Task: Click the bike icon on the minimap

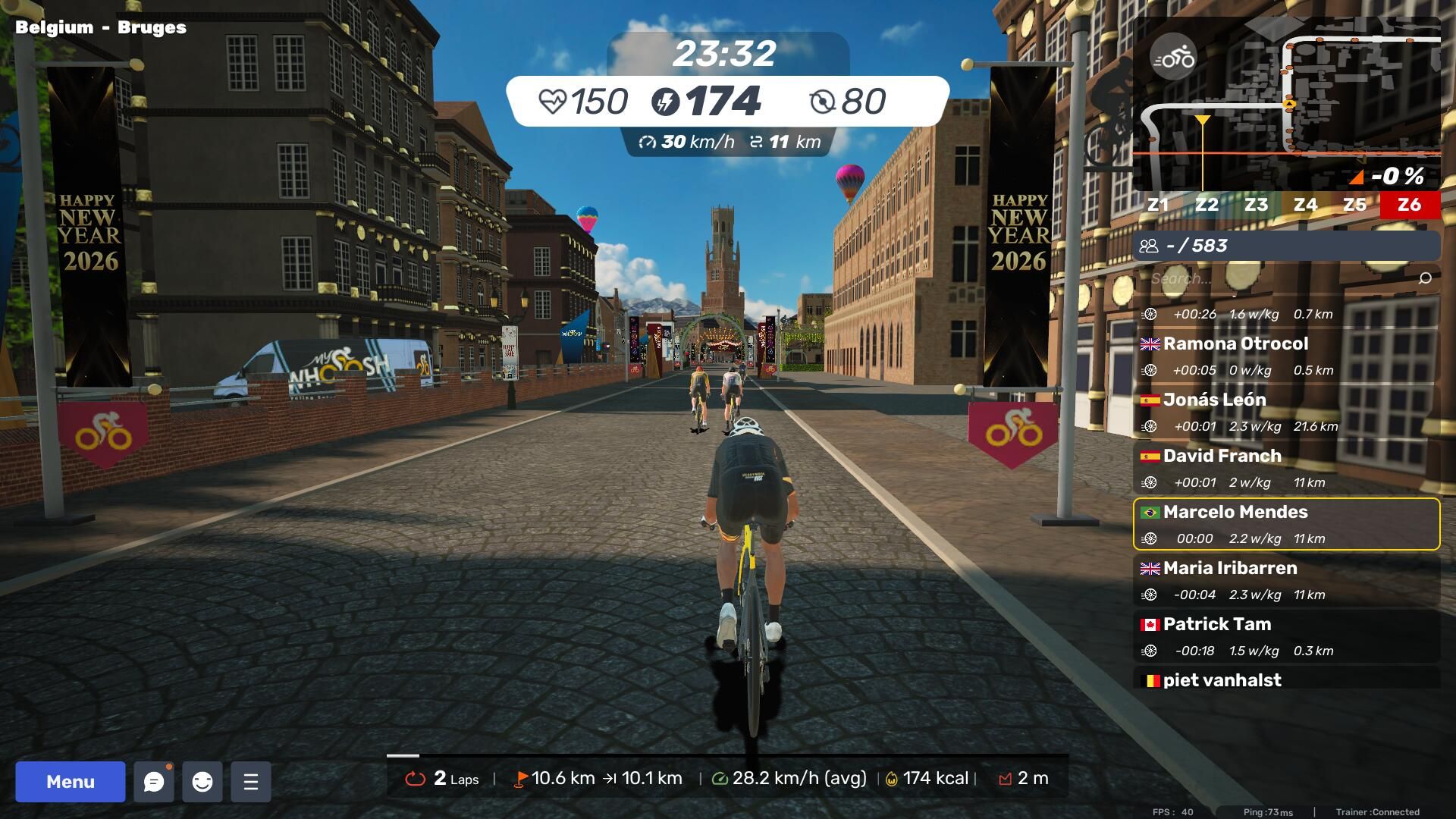Action: pyautogui.click(x=1173, y=58)
